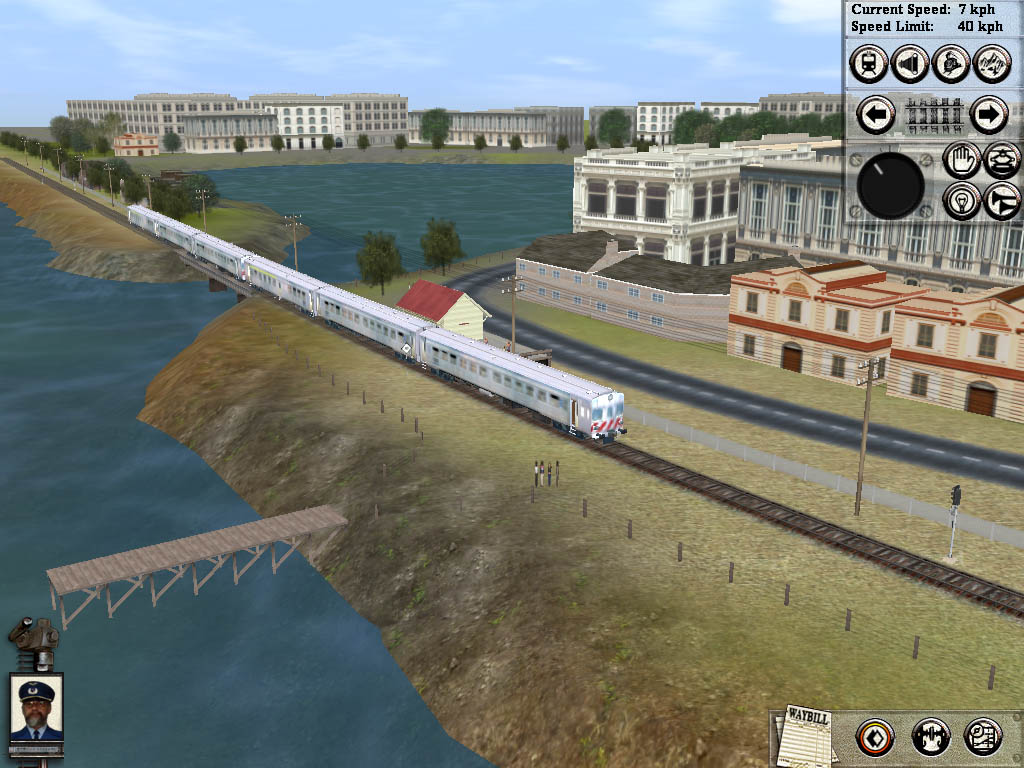Select the coupler icon button
Viewport: 1024px width, 768px height.
coord(930,737)
